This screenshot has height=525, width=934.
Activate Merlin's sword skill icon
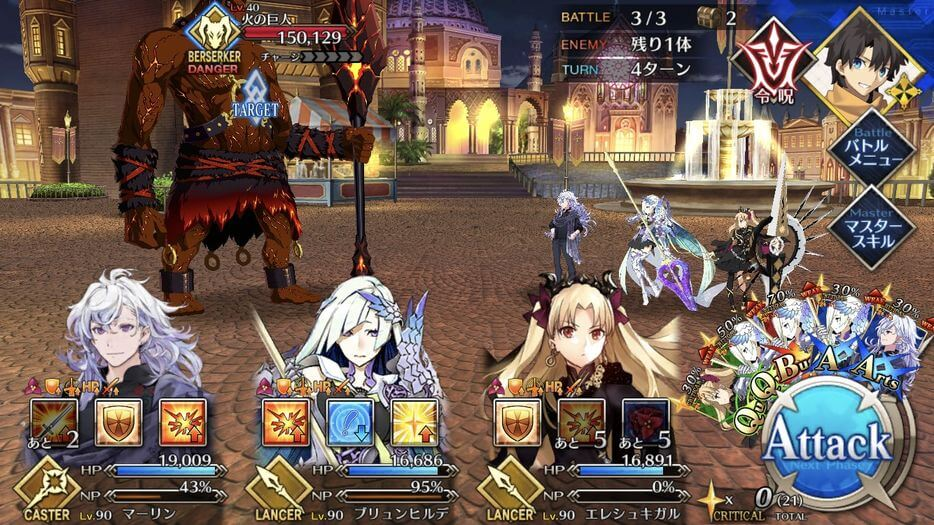[x=54, y=421]
